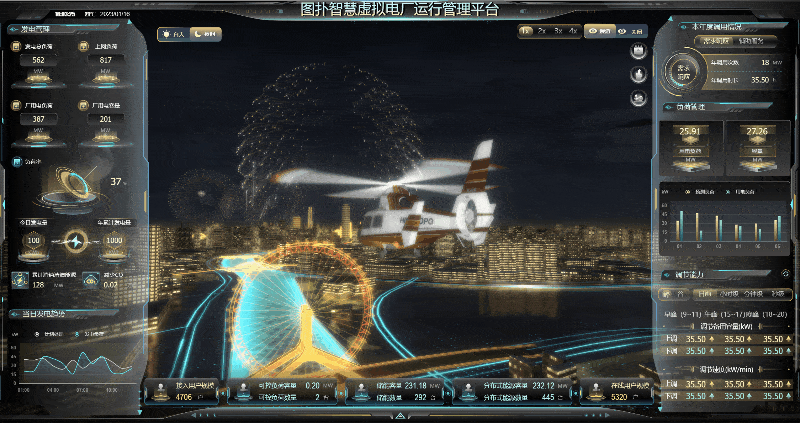Expand the bottom center arrow handle

pos(400,414)
